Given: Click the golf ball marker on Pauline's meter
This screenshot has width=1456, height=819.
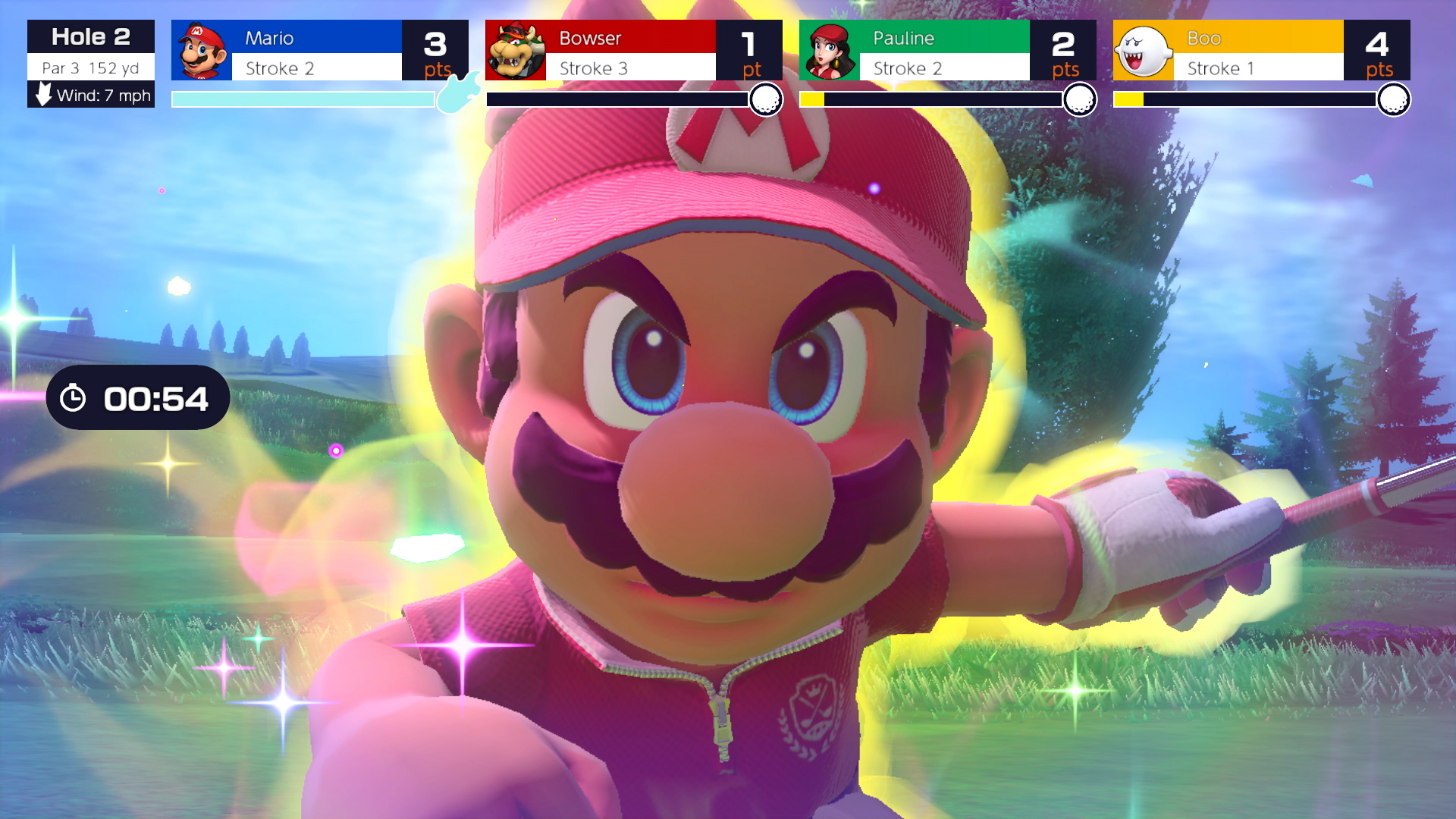Looking at the screenshot, I should click(x=1081, y=98).
